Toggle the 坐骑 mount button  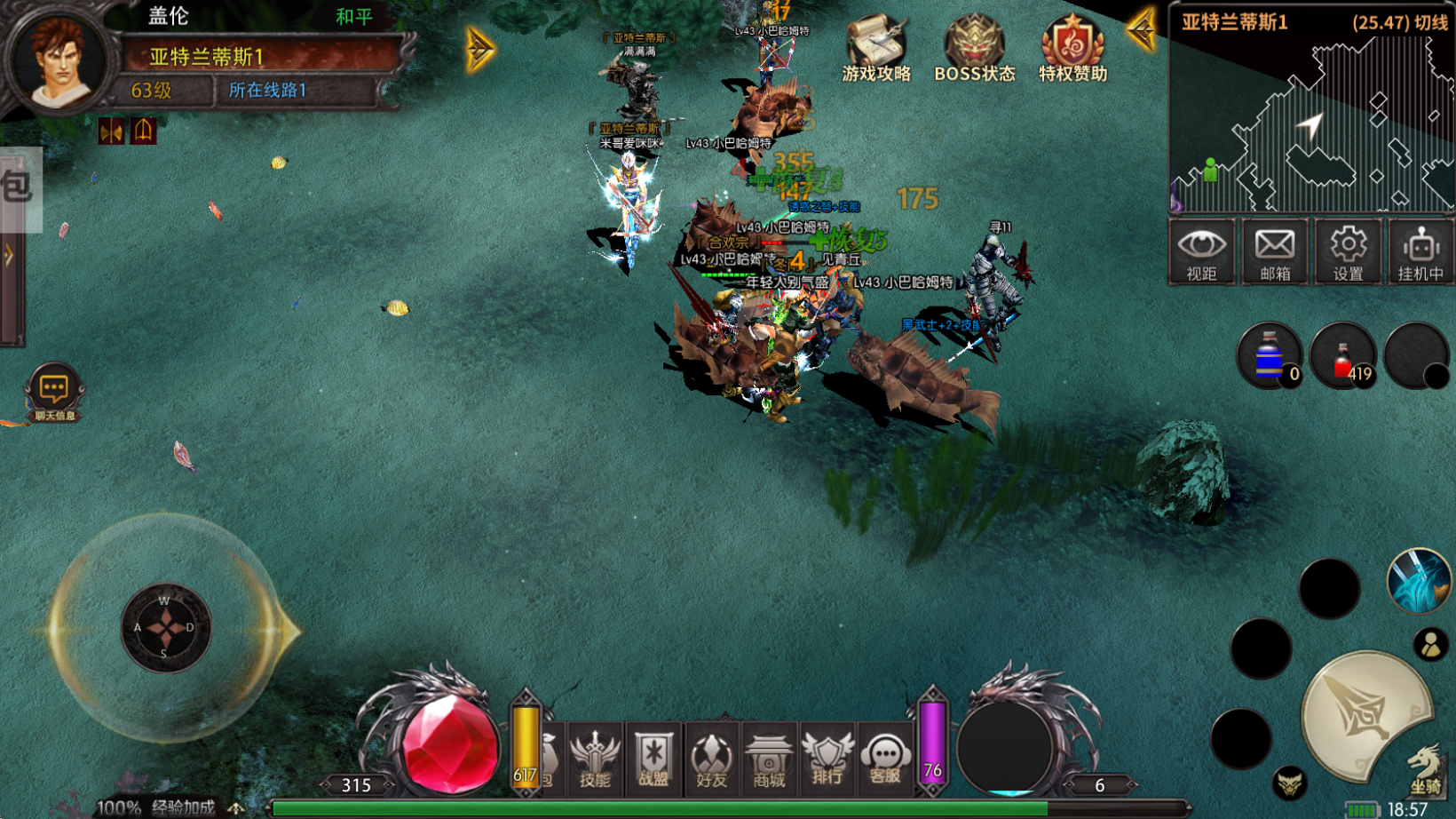coord(1425,769)
